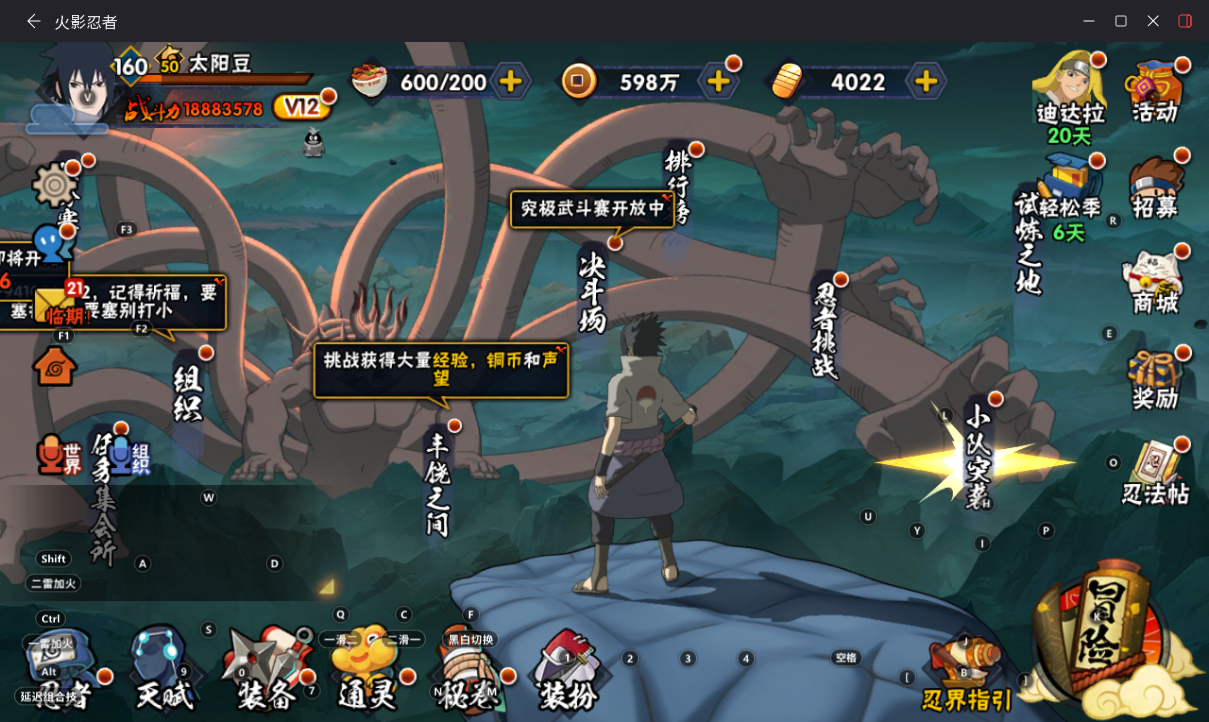Add stamina with ramen plus button
Screen dimensions: 1209x722
point(510,81)
